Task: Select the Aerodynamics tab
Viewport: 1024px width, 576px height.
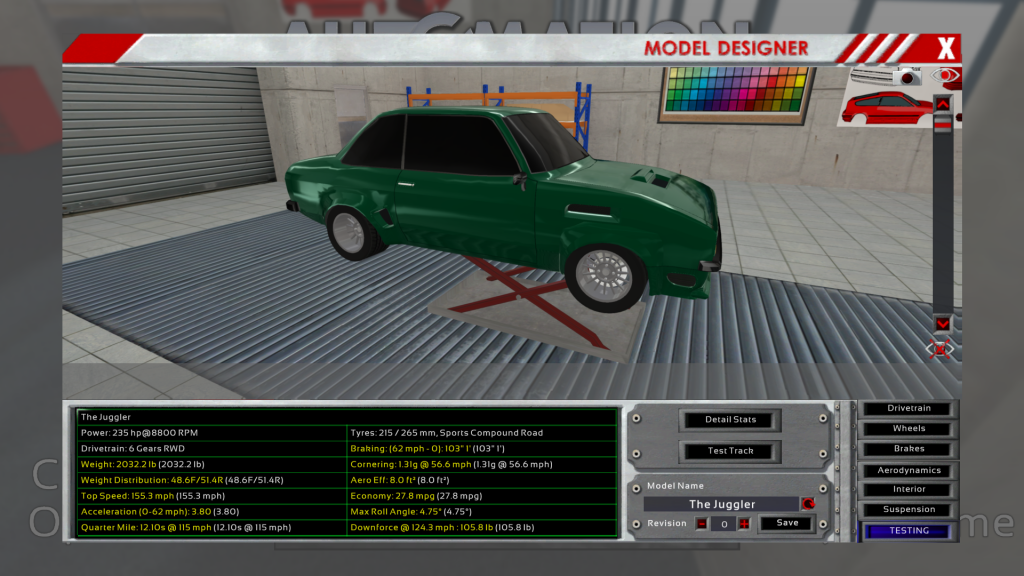Action: (909, 470)
